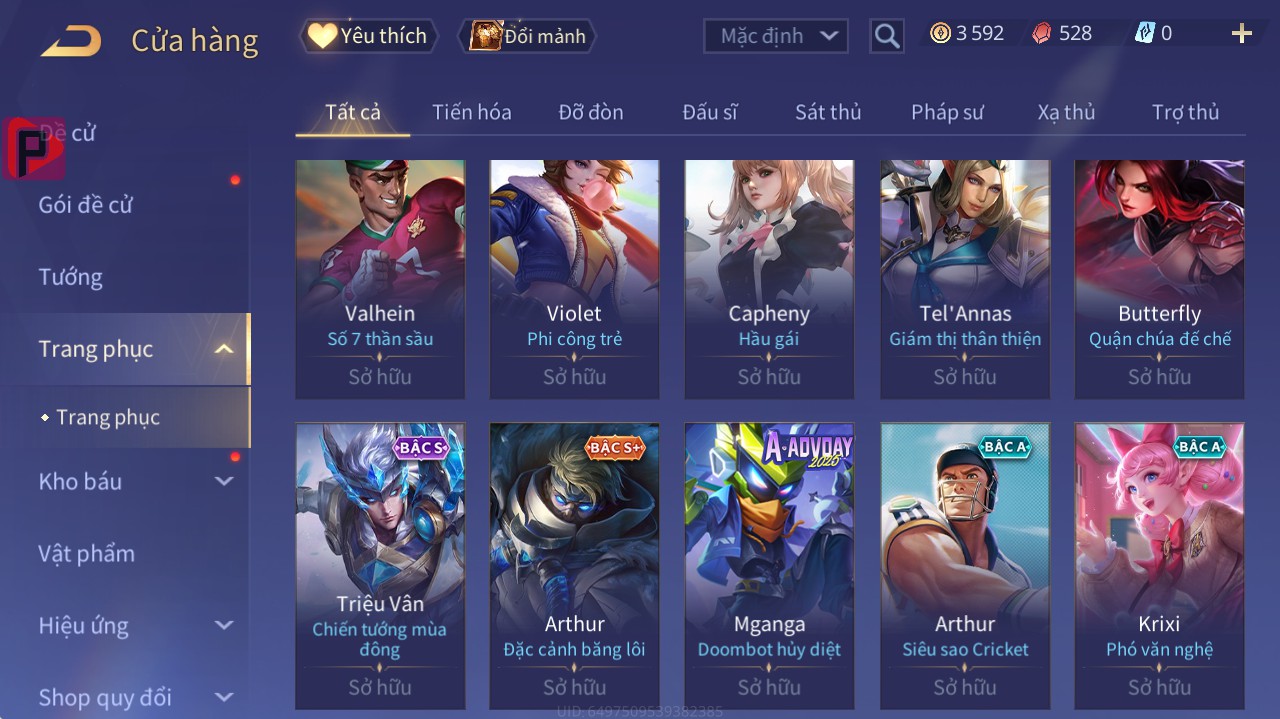Choose the Pháp sư tab
The image size is (1280, 719).
[x=946, y=112]
